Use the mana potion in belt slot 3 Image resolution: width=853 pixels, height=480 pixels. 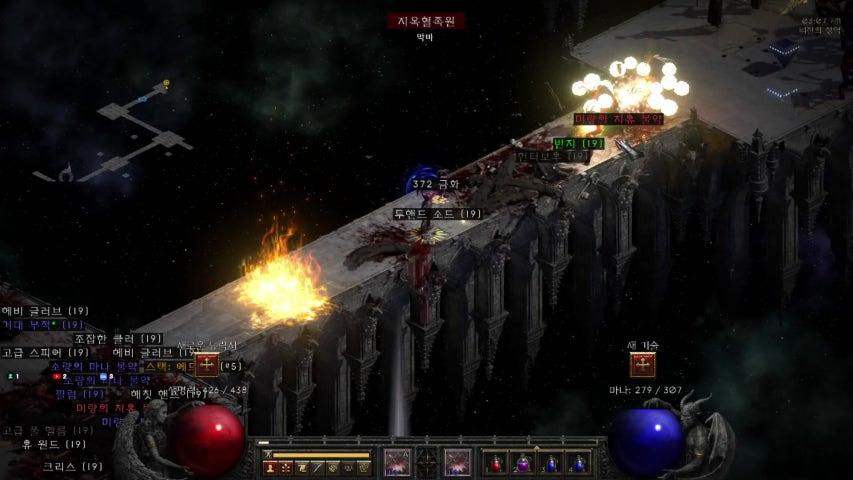552,463
